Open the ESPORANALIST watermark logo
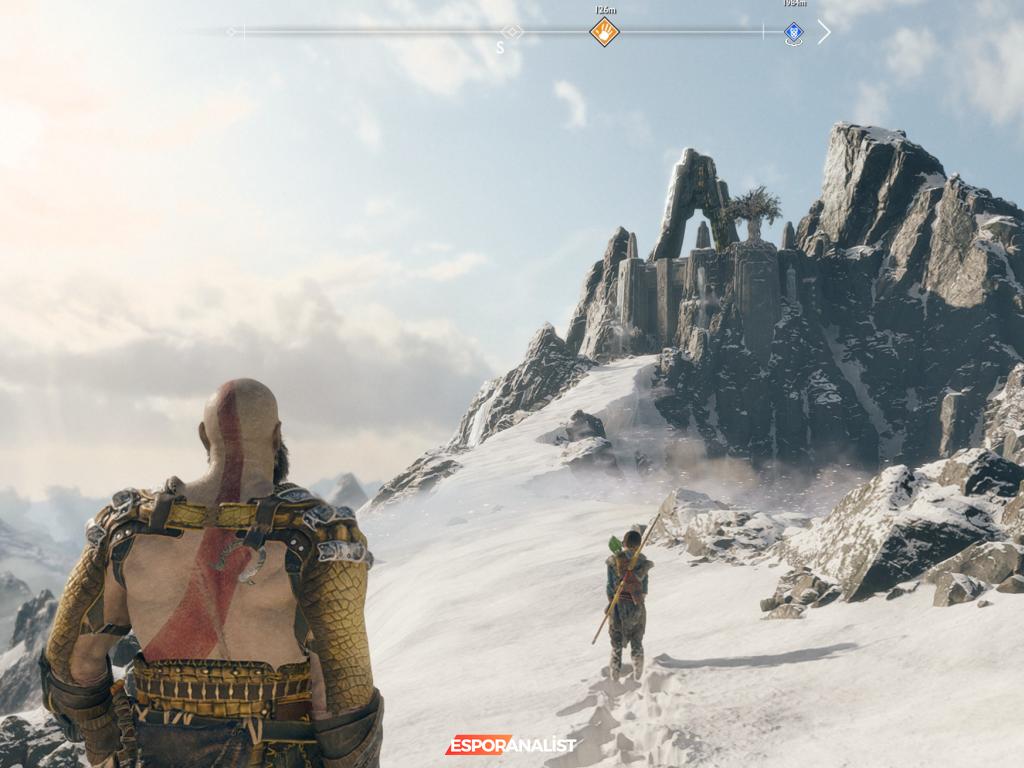 (x=511, y=745)
